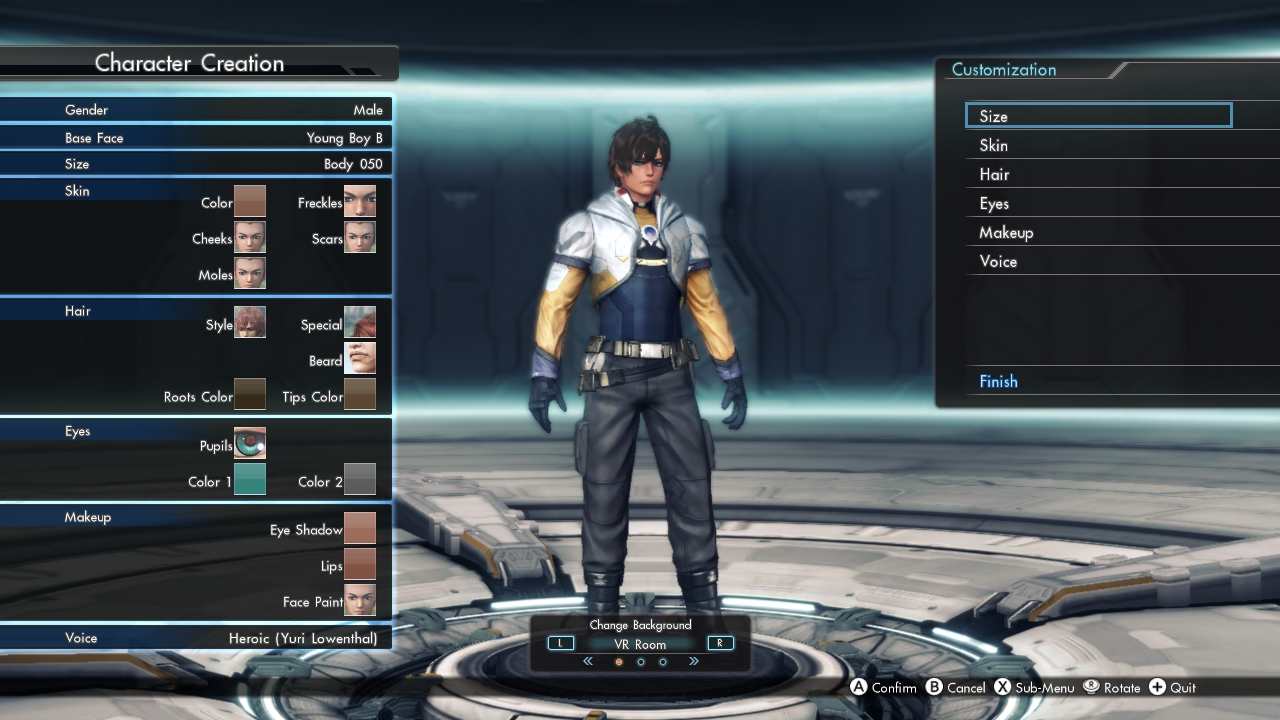
Task: Select the Freckles face thumbnail
Action: 360,202
